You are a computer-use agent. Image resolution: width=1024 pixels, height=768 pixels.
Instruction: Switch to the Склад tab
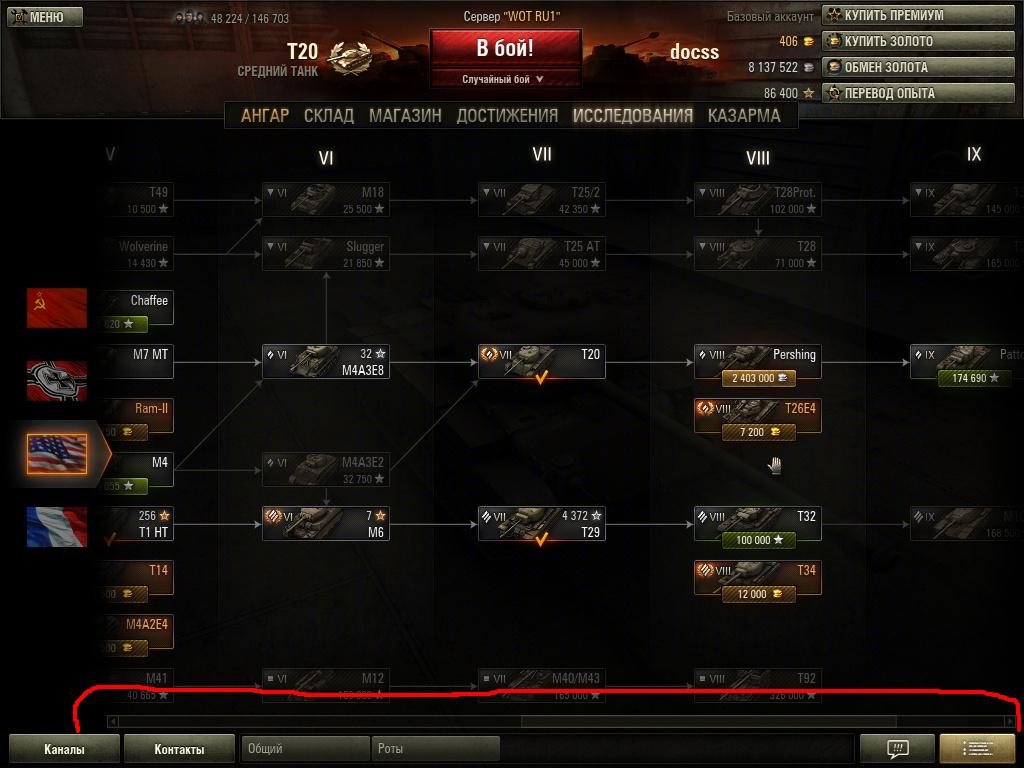point(329,115)
